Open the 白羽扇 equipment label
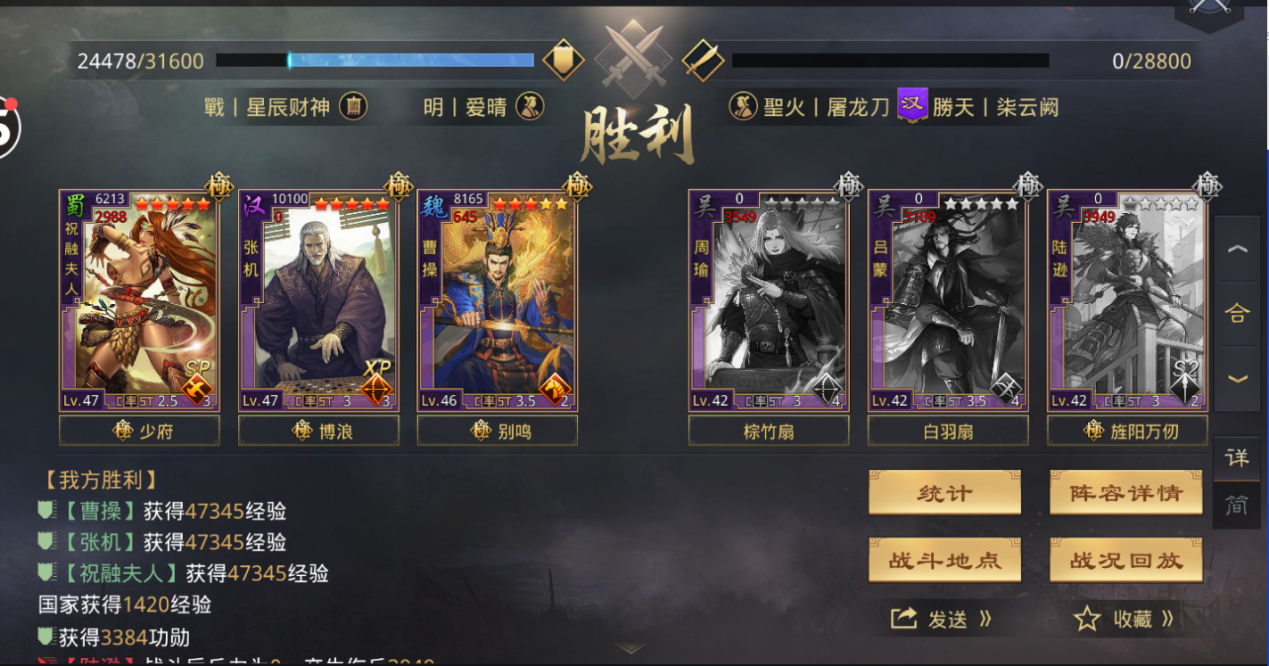The width and height of the screenshot is (1269, 666). pyautogui.click(x=947, y=430)
